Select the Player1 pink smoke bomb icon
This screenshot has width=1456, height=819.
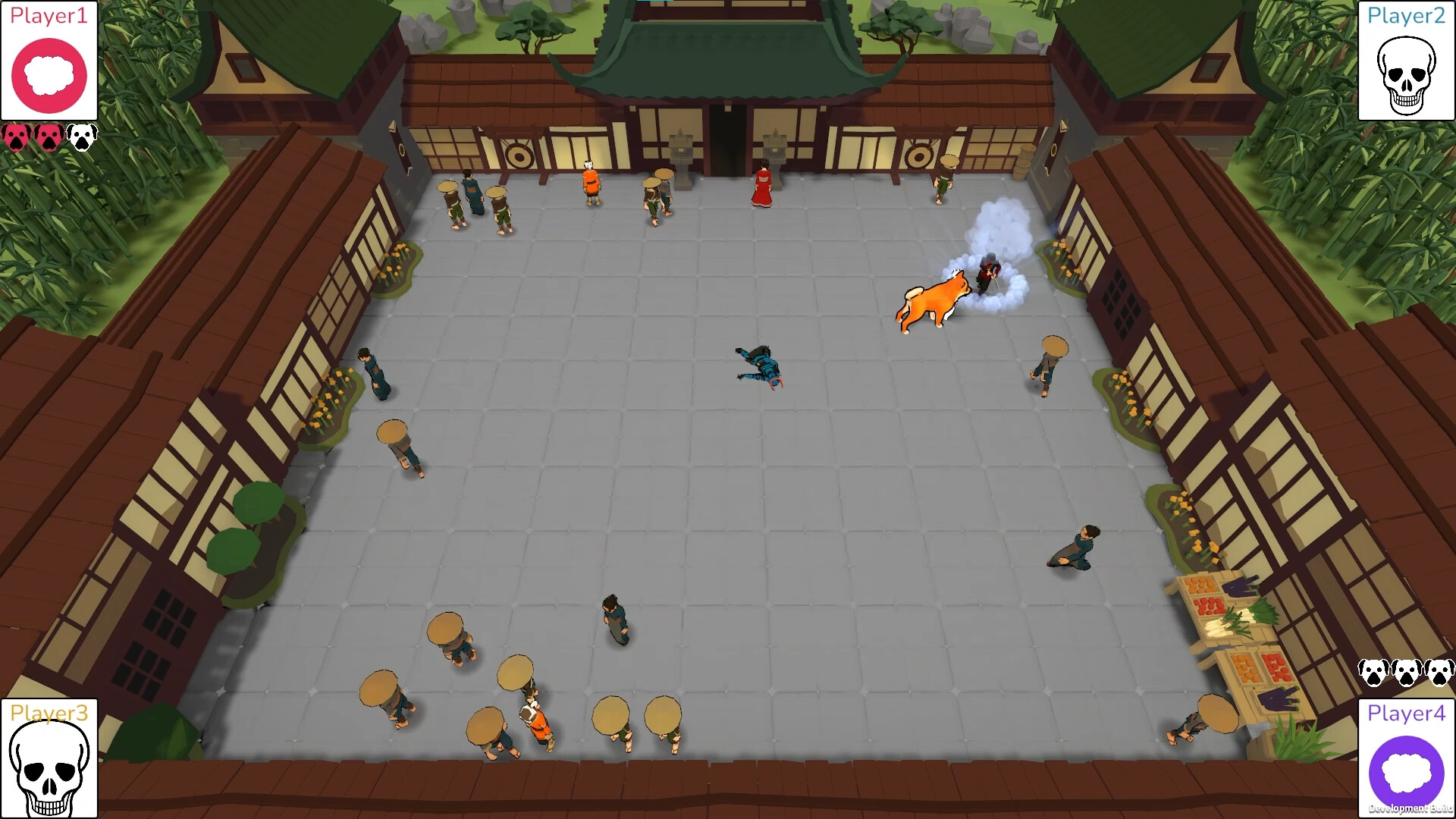coord(49,74)
